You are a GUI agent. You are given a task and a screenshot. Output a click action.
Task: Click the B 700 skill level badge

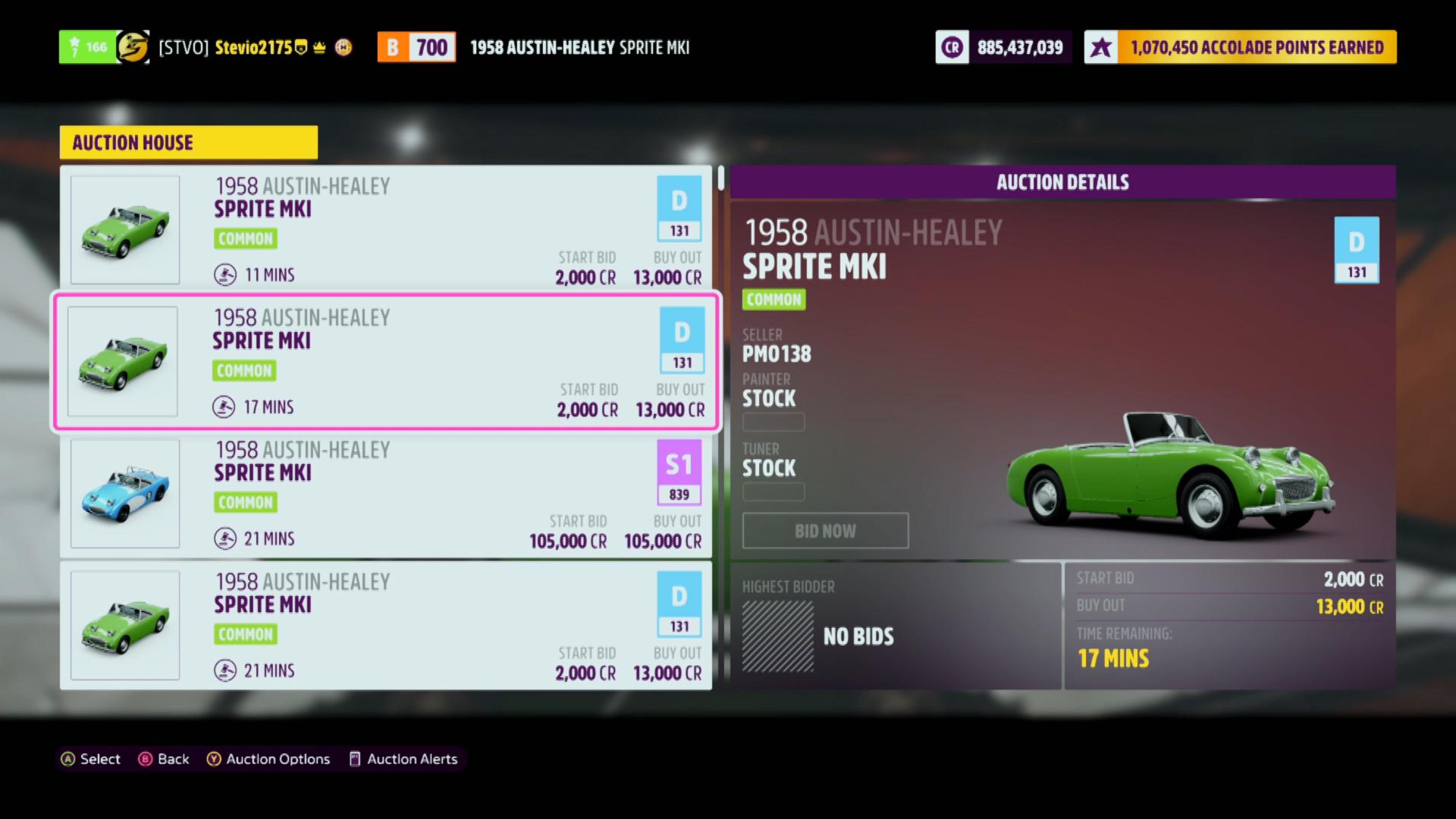(x=416, y=46)
